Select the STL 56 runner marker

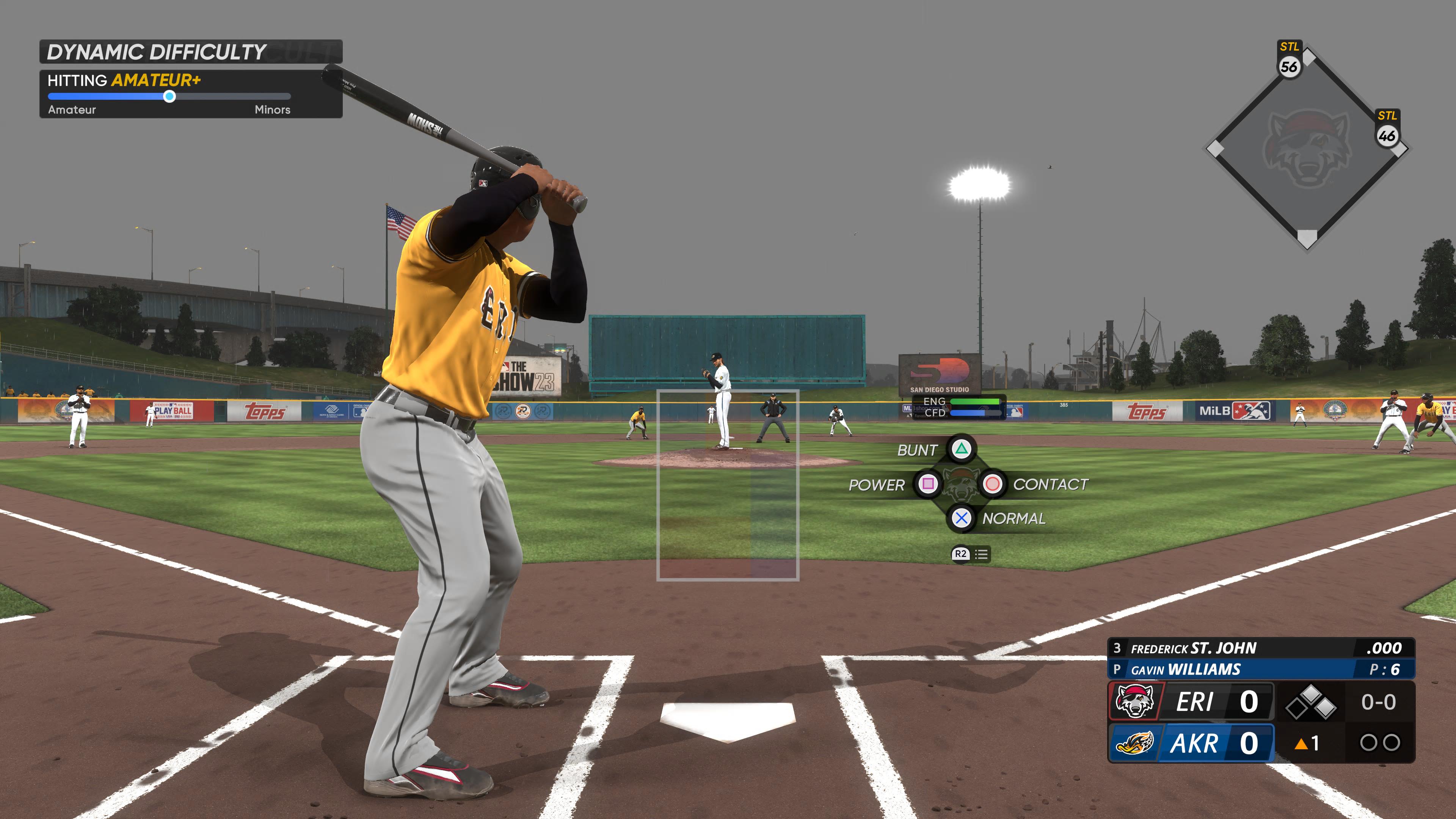(1289, 67)
